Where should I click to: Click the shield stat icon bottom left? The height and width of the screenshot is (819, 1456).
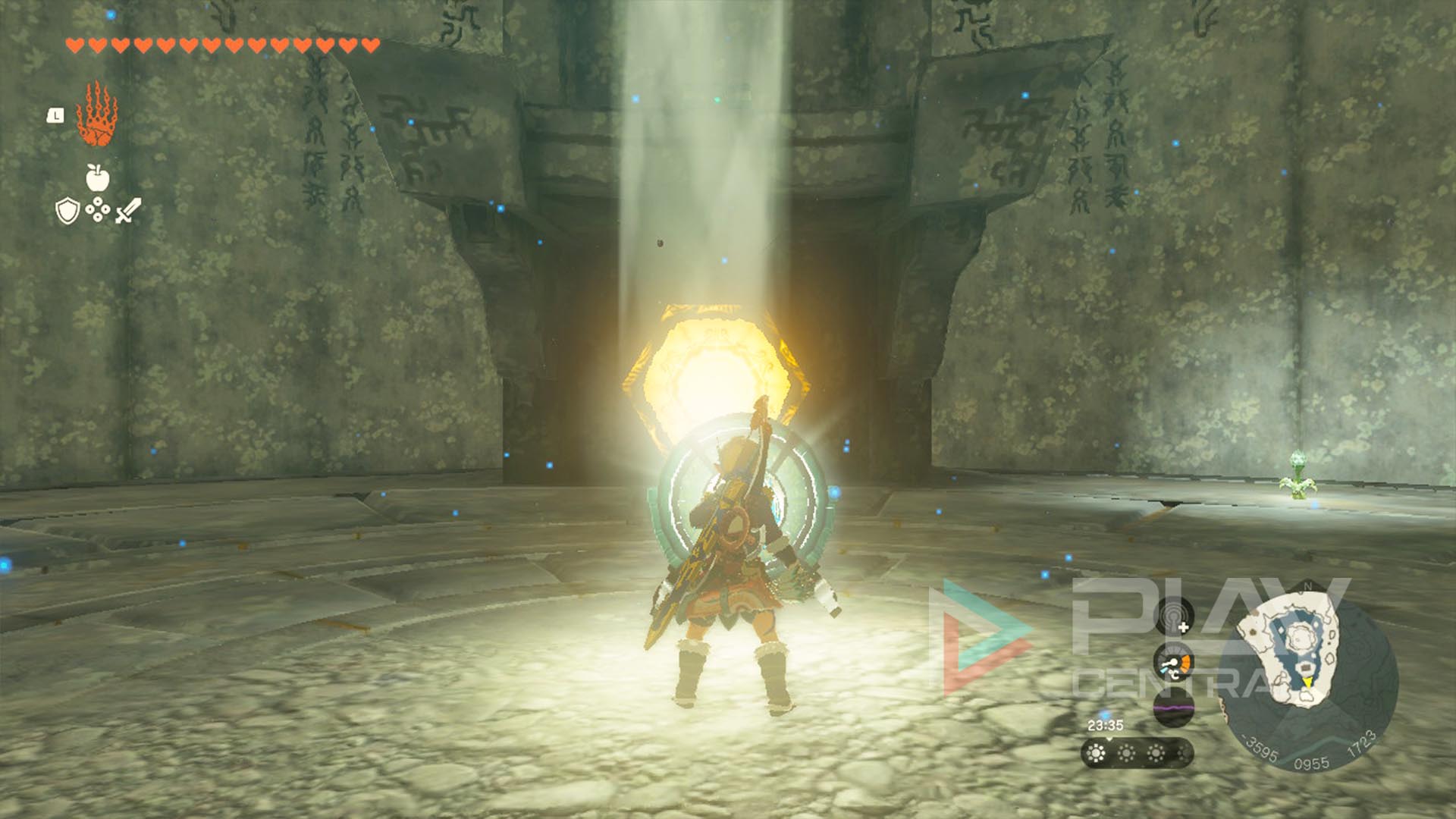(x=67, y=210)
